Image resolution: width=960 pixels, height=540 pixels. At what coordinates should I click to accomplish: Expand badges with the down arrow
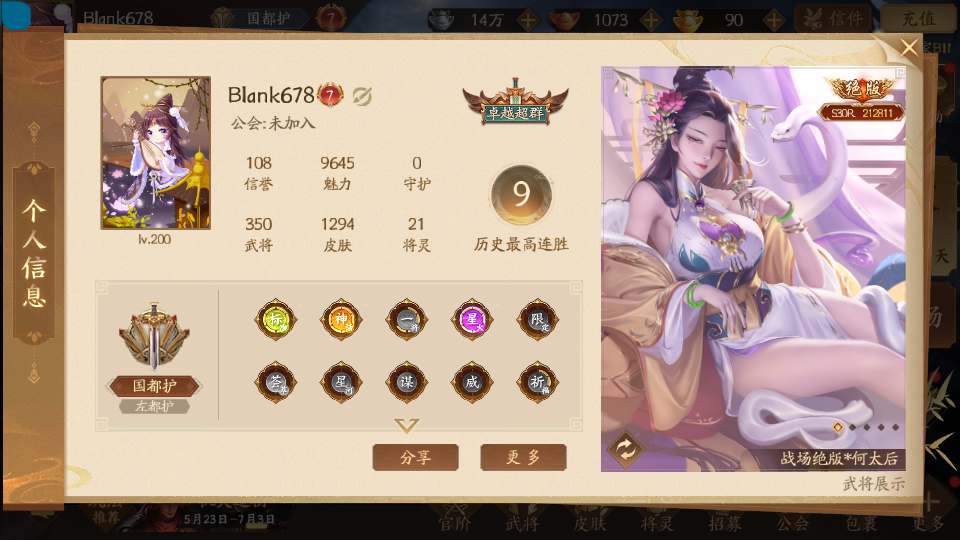(x=406, y=426)
